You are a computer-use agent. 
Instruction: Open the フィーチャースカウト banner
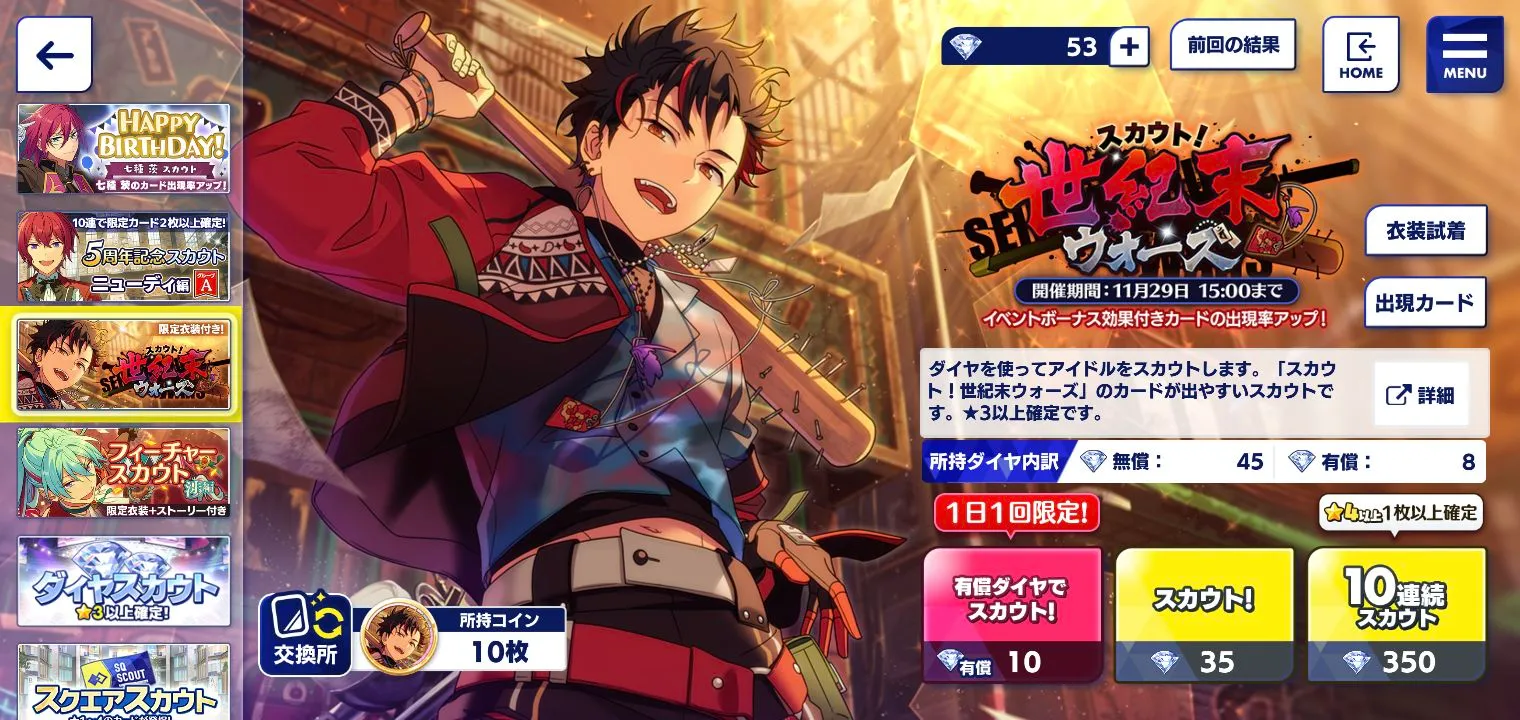(x=123, y=472)
